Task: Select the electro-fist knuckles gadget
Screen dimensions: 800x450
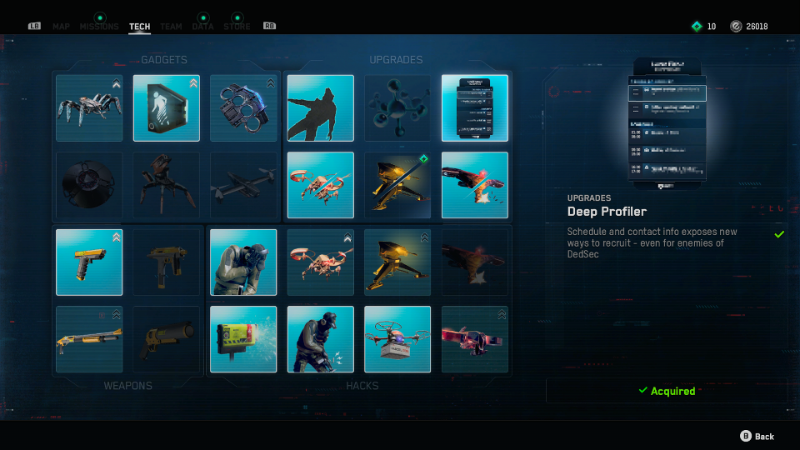Action: 243,108
